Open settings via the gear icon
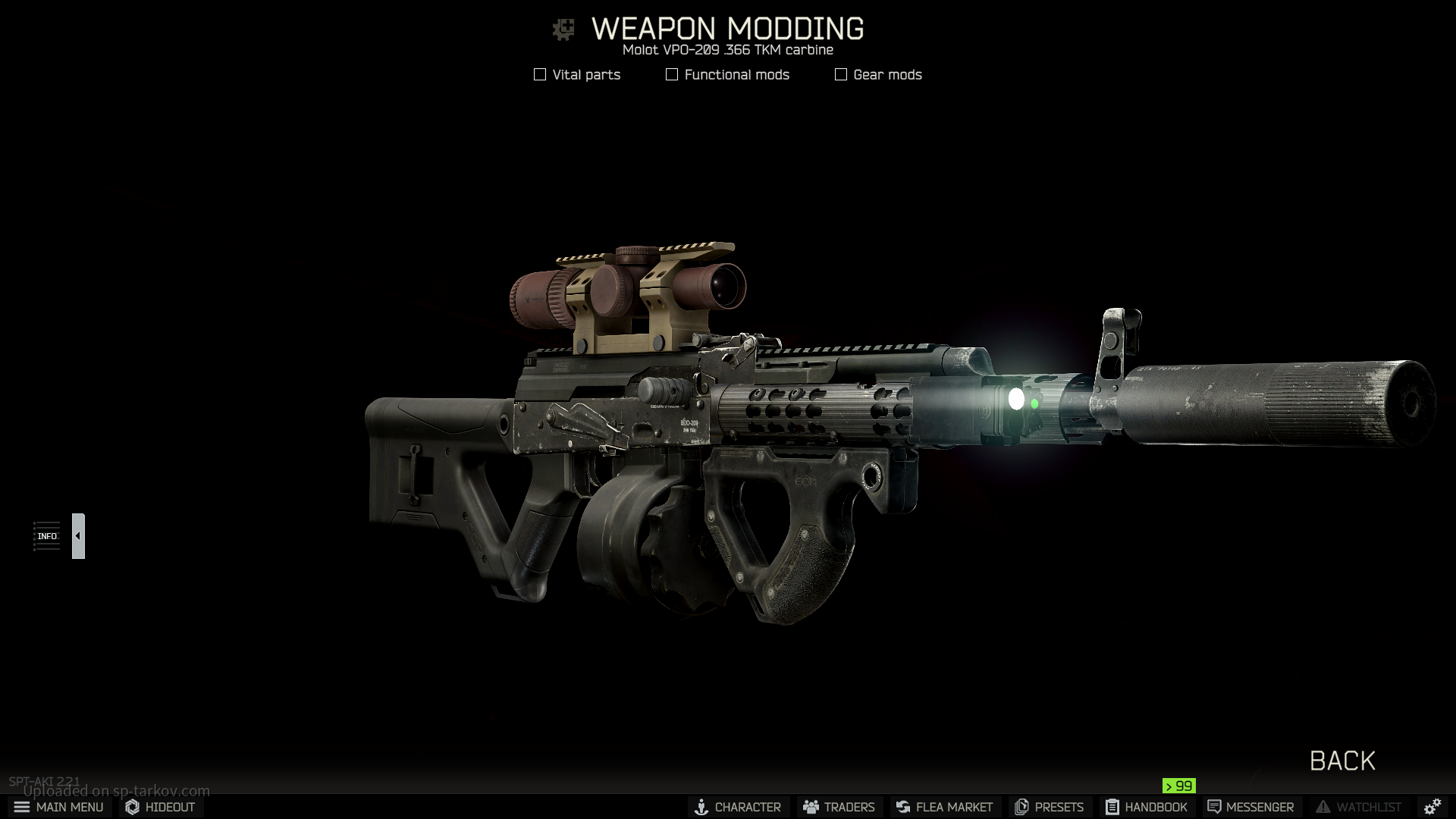 [x=1432, y=807]
